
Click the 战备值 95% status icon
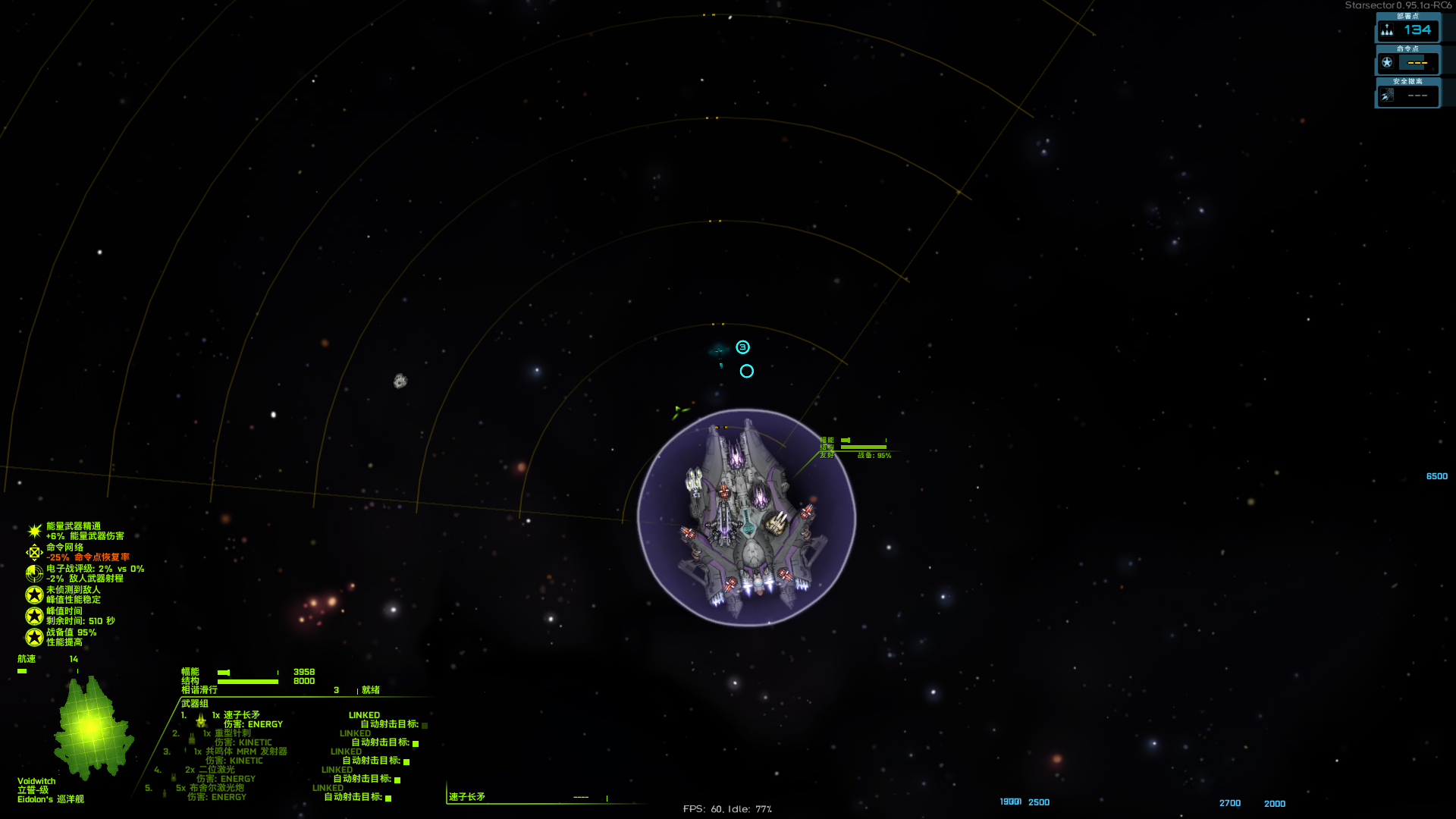click(34, 637)
